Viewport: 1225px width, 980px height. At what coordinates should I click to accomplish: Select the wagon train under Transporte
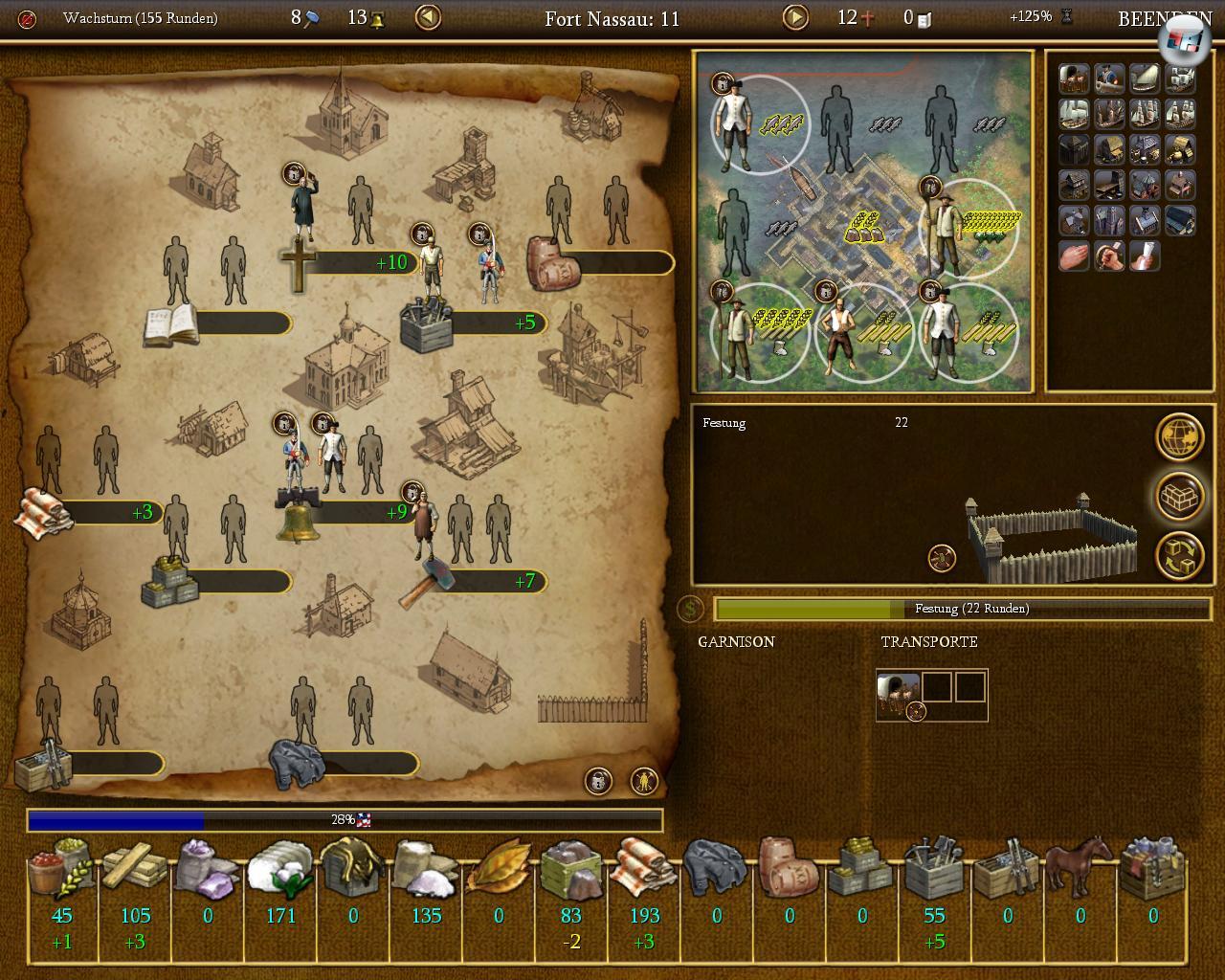898,692
